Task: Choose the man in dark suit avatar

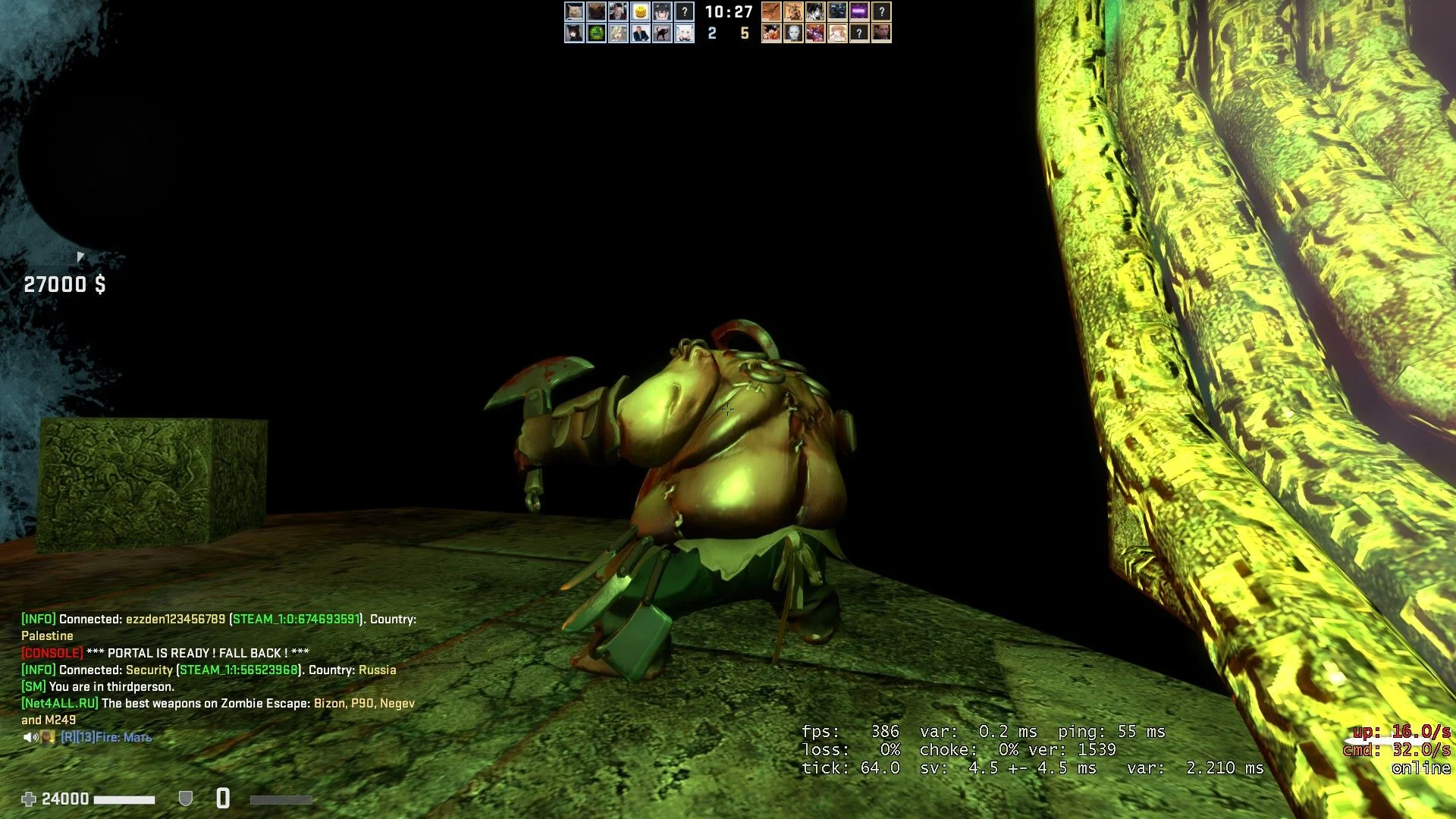Action: (x=640, y=33)
